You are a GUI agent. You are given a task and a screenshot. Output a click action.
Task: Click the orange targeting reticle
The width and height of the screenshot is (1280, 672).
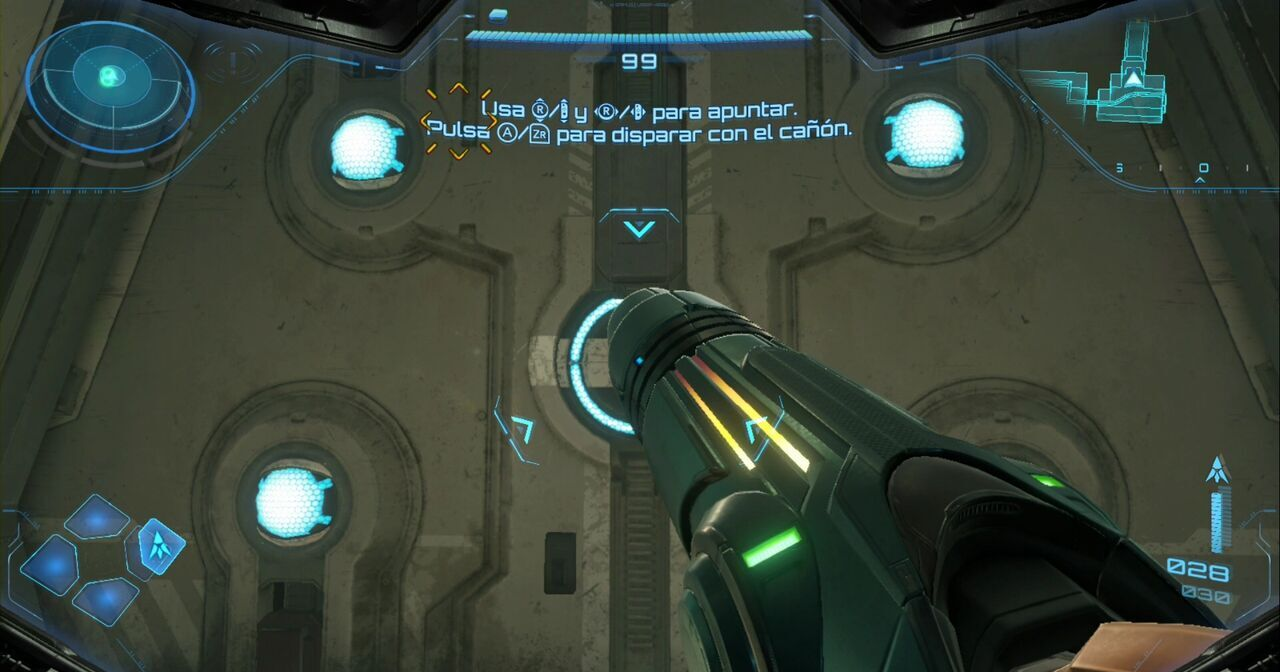point(458,121)
